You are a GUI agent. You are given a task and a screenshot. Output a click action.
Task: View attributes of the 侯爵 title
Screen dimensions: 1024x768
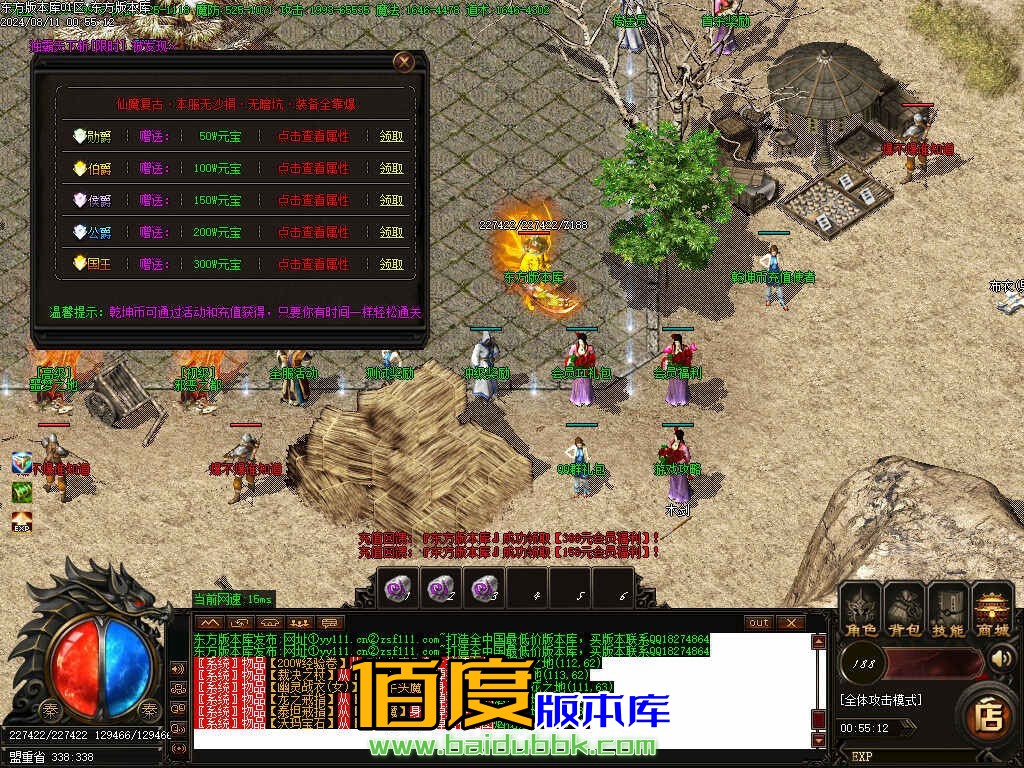click(x=313, y=200)
